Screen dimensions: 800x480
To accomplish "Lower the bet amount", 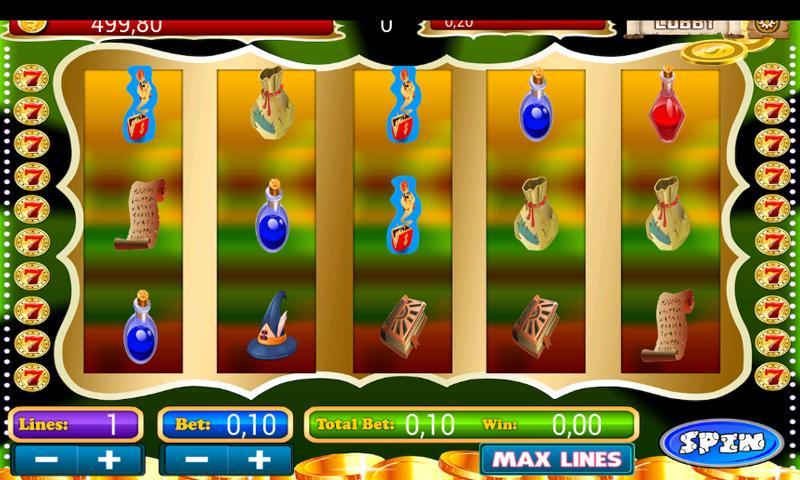I will [x=196, y=460].
